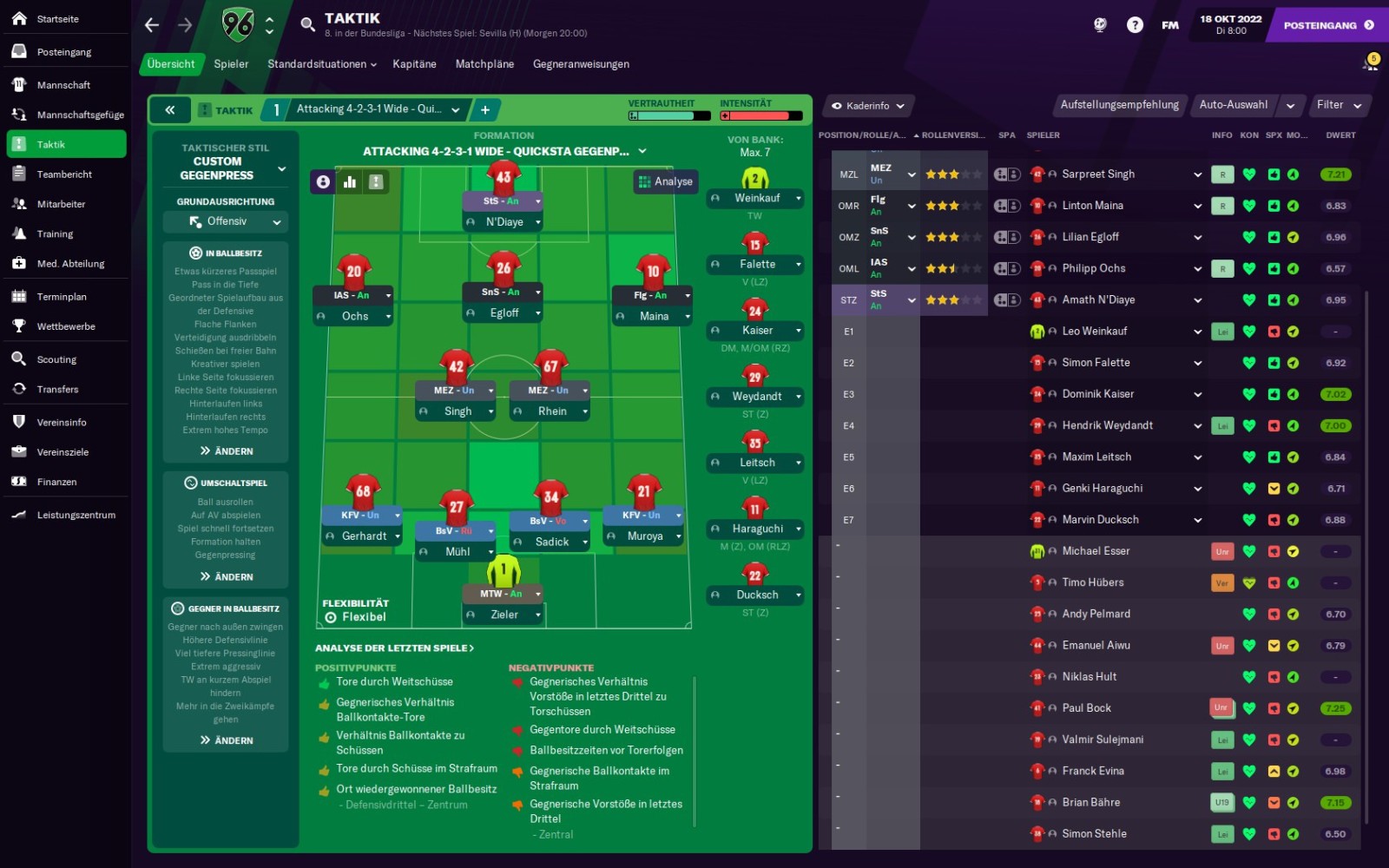
Task: Click Ändern under In Ballbesitz
Action: 227,451
